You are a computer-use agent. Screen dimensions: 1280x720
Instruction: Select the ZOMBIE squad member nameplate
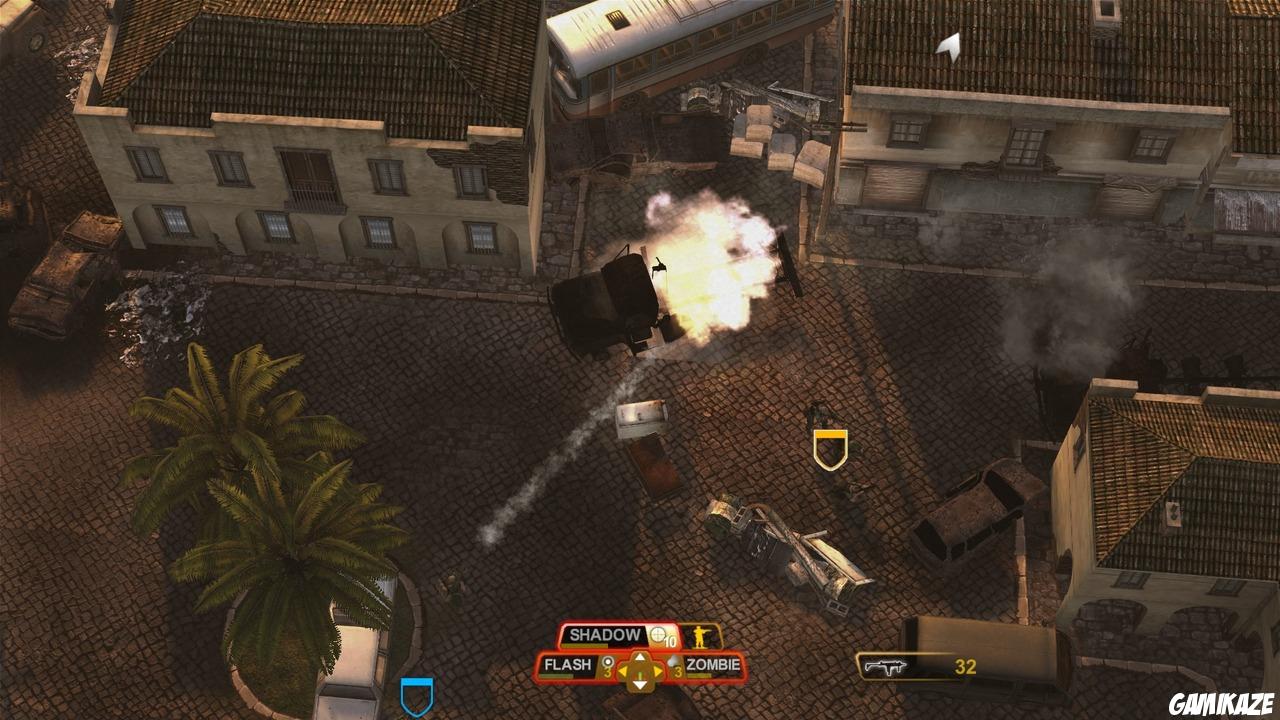pyautogui.click(x=713, y=664)
